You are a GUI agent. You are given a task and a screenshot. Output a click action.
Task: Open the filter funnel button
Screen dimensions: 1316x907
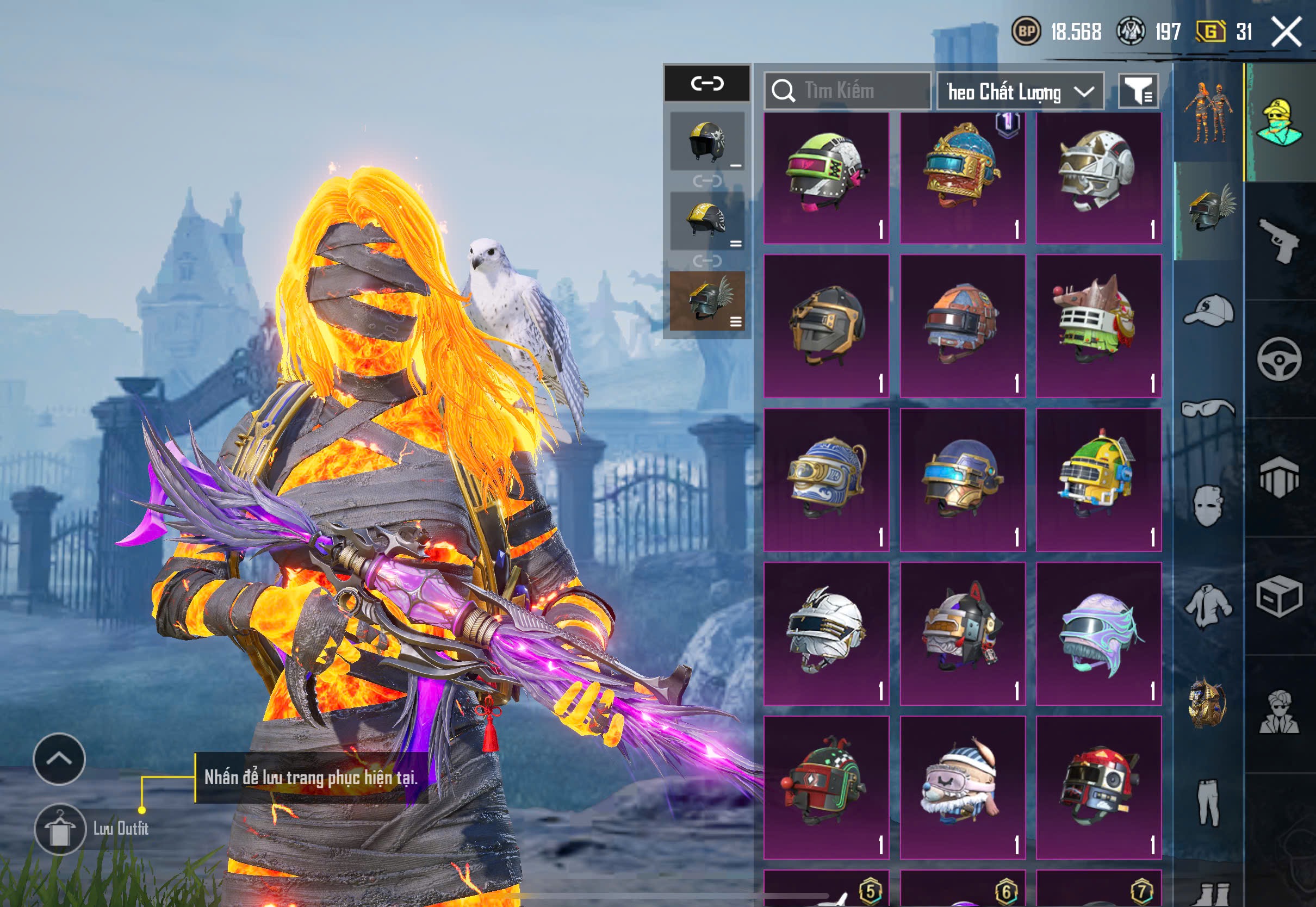[x=1138, y=91]
